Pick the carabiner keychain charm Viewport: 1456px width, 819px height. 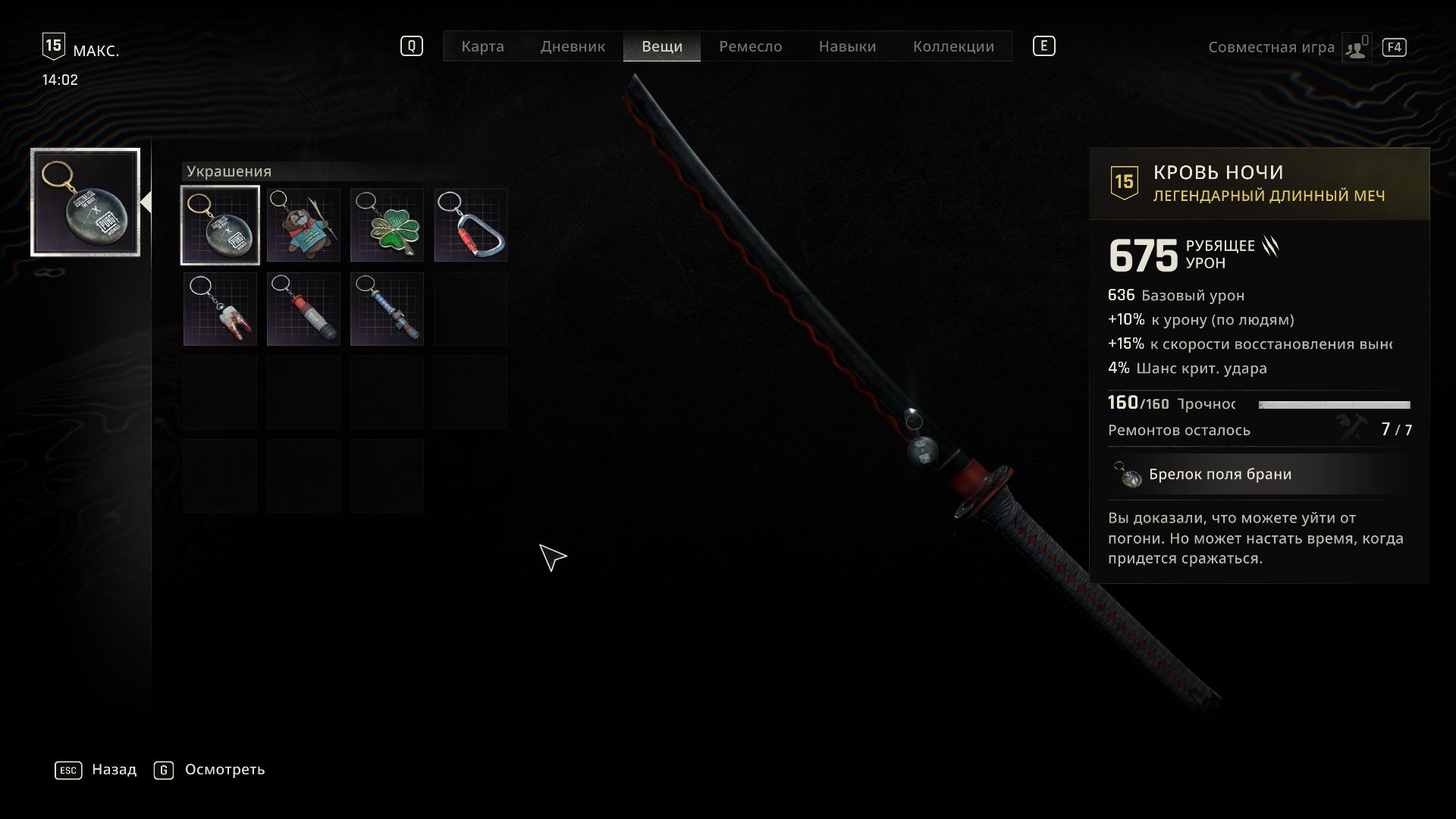tap(470, 225)
